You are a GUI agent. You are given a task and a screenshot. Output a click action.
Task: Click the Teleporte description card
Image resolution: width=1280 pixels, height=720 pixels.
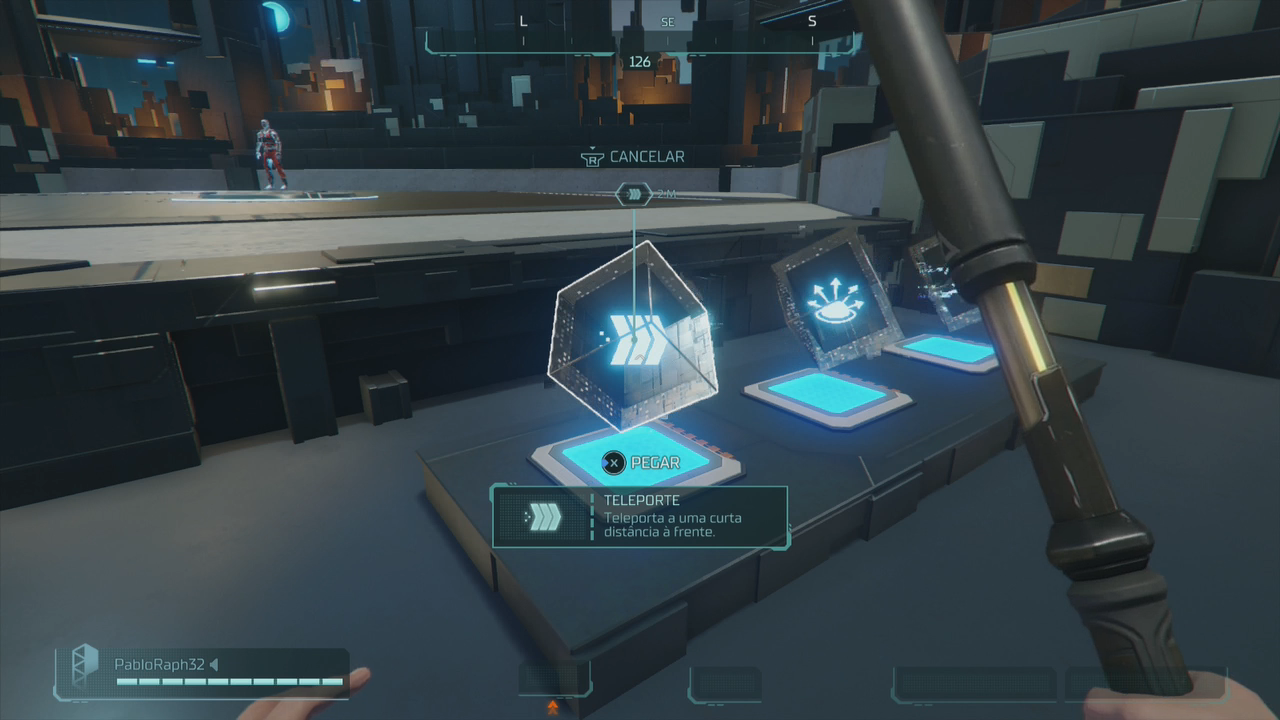640,516
